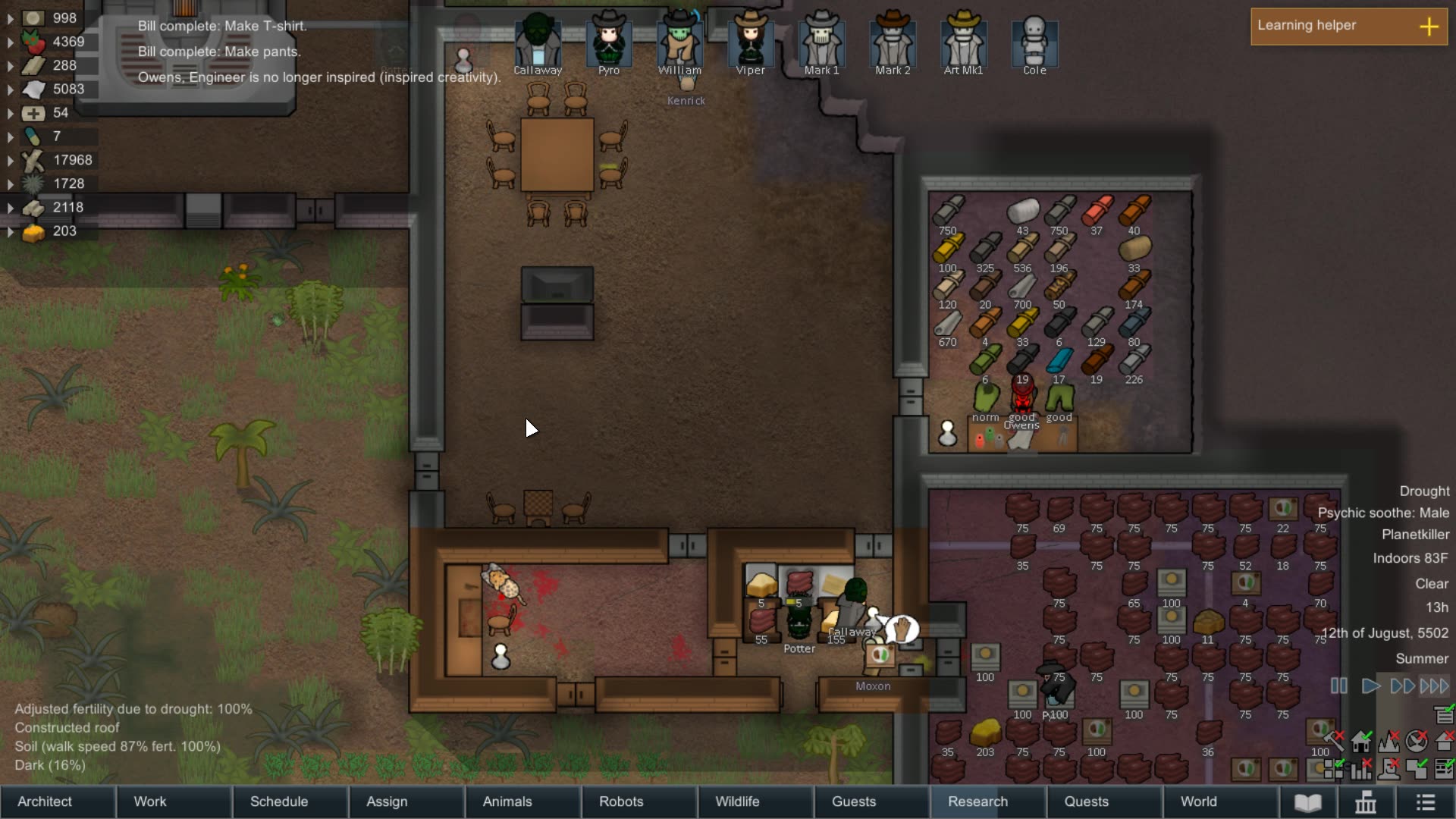
Task: Open the main menu list icon bottom right
Action: coord(1424,802)
